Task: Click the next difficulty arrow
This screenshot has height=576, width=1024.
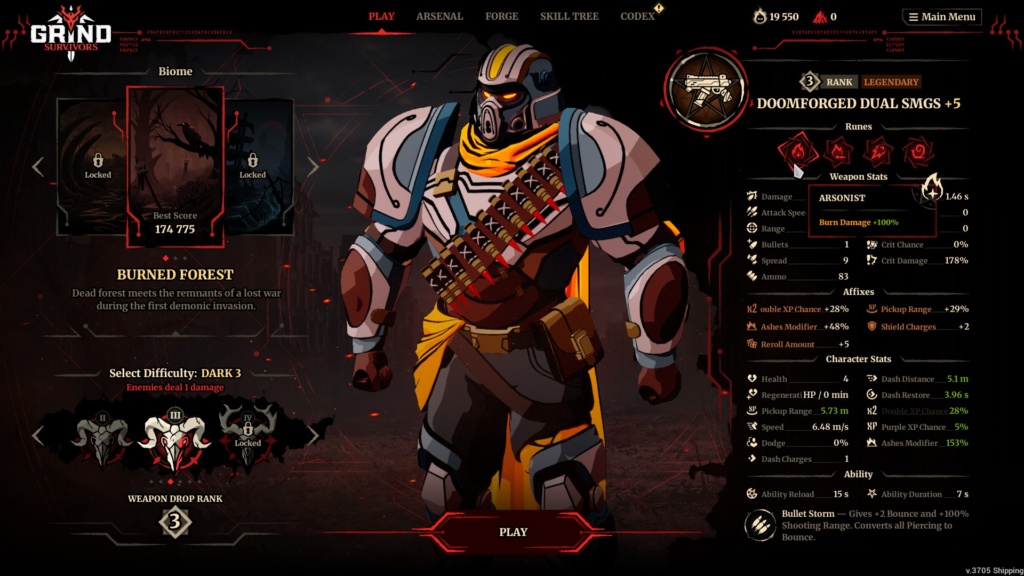Action: pyautogui.click(x=312, y=435)
